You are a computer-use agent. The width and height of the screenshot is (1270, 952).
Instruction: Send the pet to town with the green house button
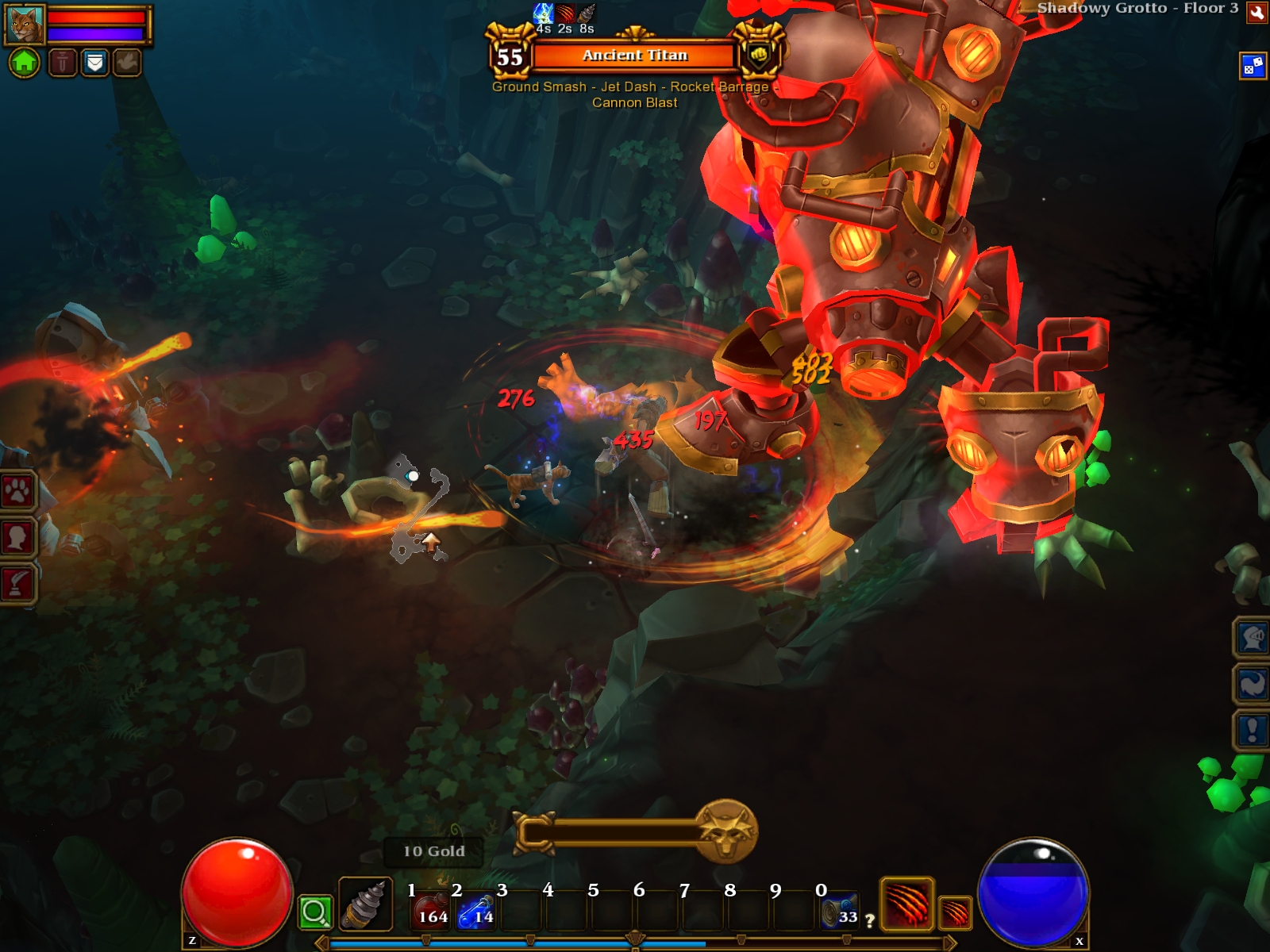[24, 62]
